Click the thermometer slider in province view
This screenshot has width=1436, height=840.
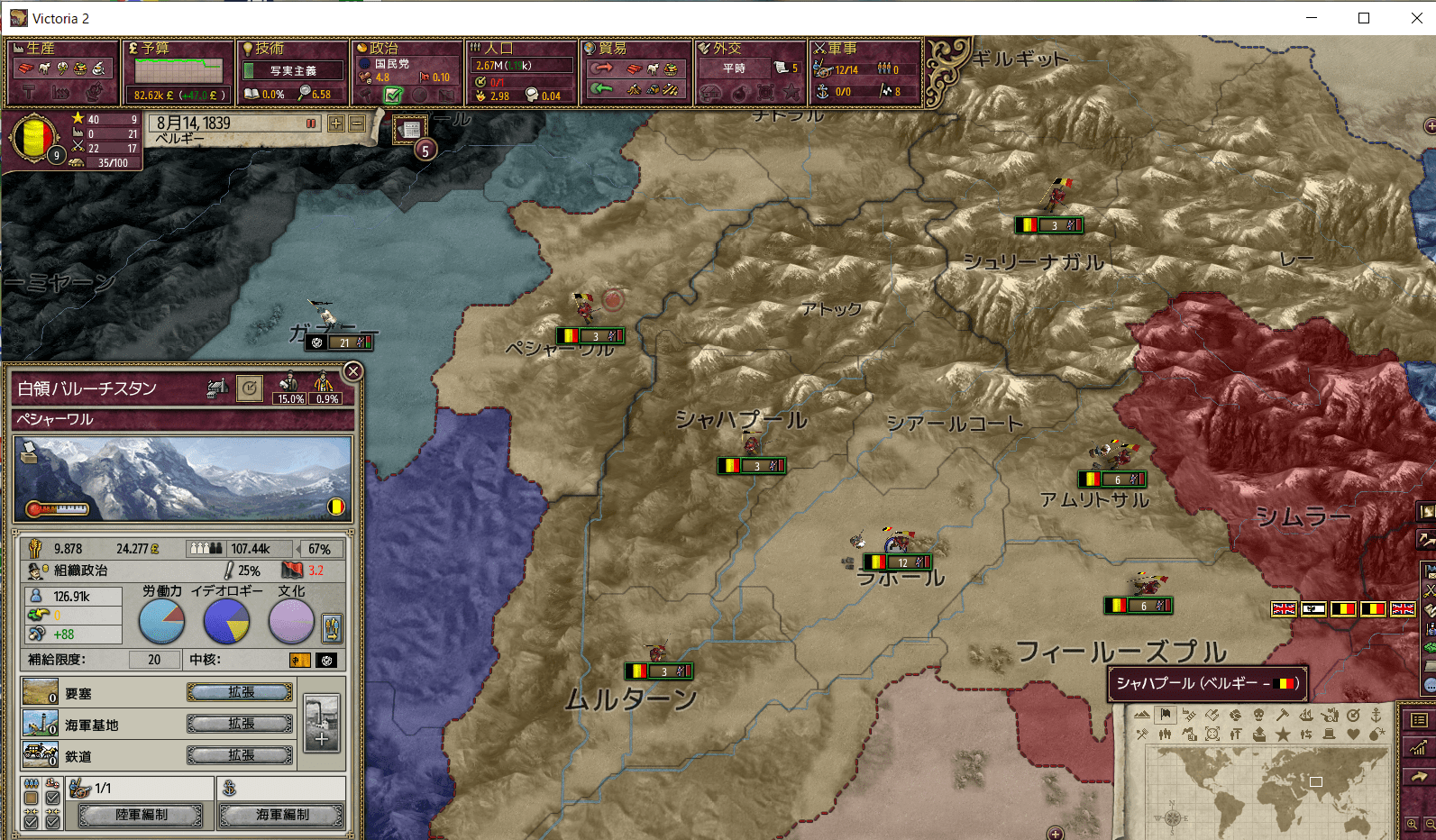(x=59, y=507)
